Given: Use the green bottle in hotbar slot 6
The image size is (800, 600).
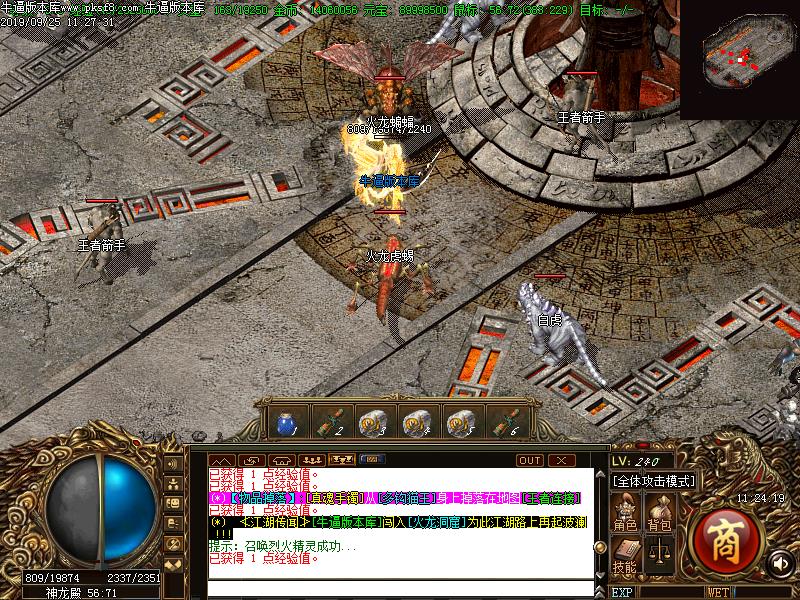Looking at the screenshot, I should (503, 423).
